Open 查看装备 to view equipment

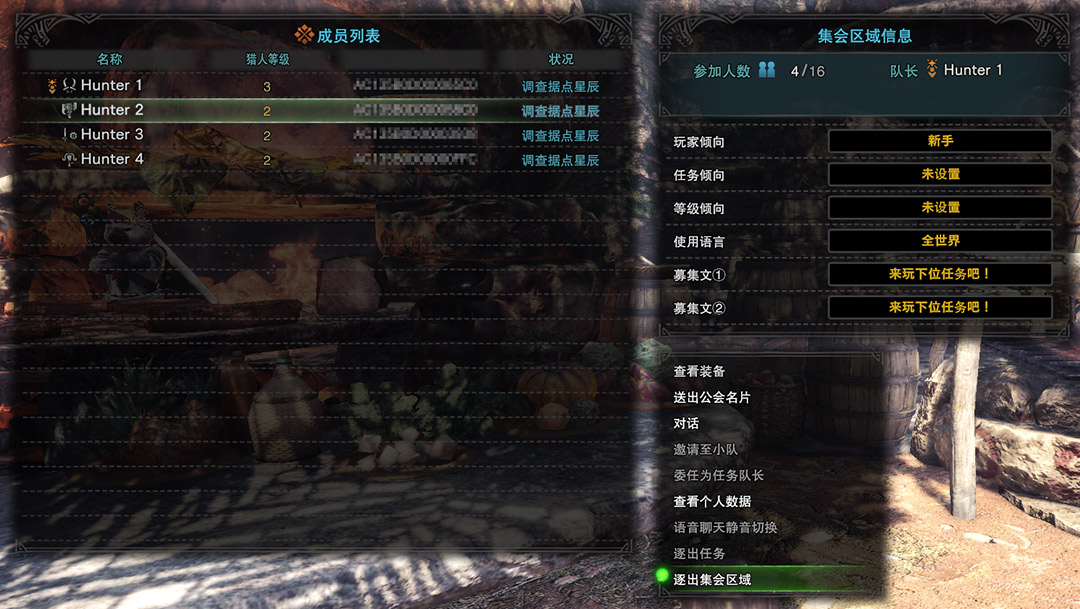point(699,372)
